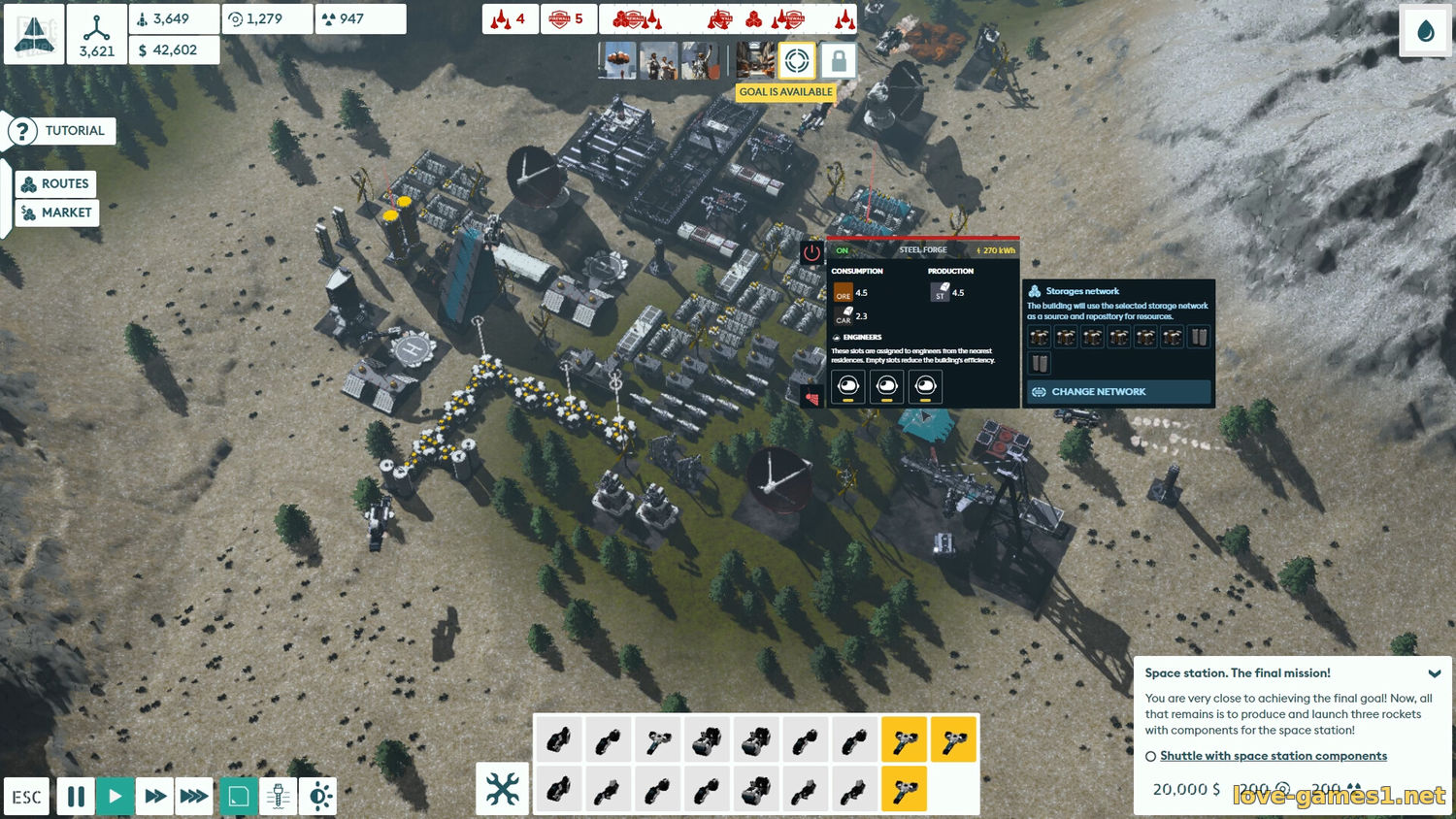The width and height of the screenshot is (1456, 819).
Task: Open the Tutorial panel
Action: [x=61, y=131]
